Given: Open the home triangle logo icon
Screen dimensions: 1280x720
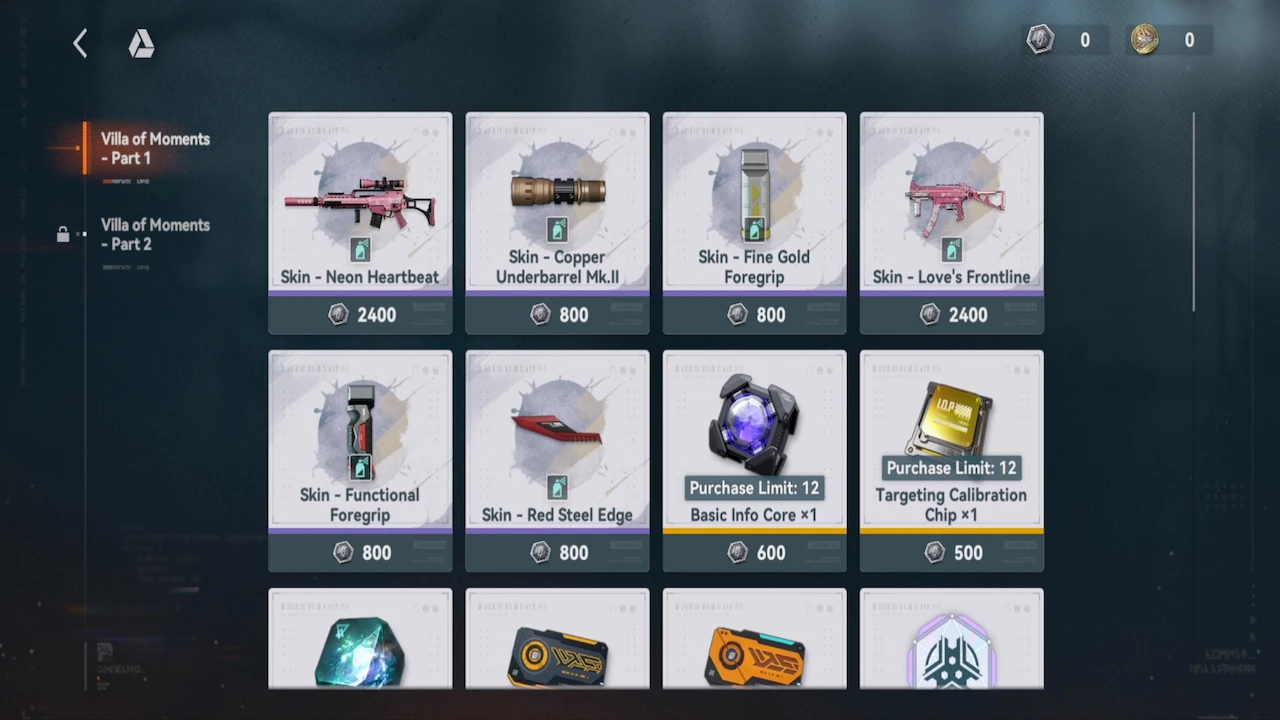Looking at the screenshot, I should pos(141,44).
